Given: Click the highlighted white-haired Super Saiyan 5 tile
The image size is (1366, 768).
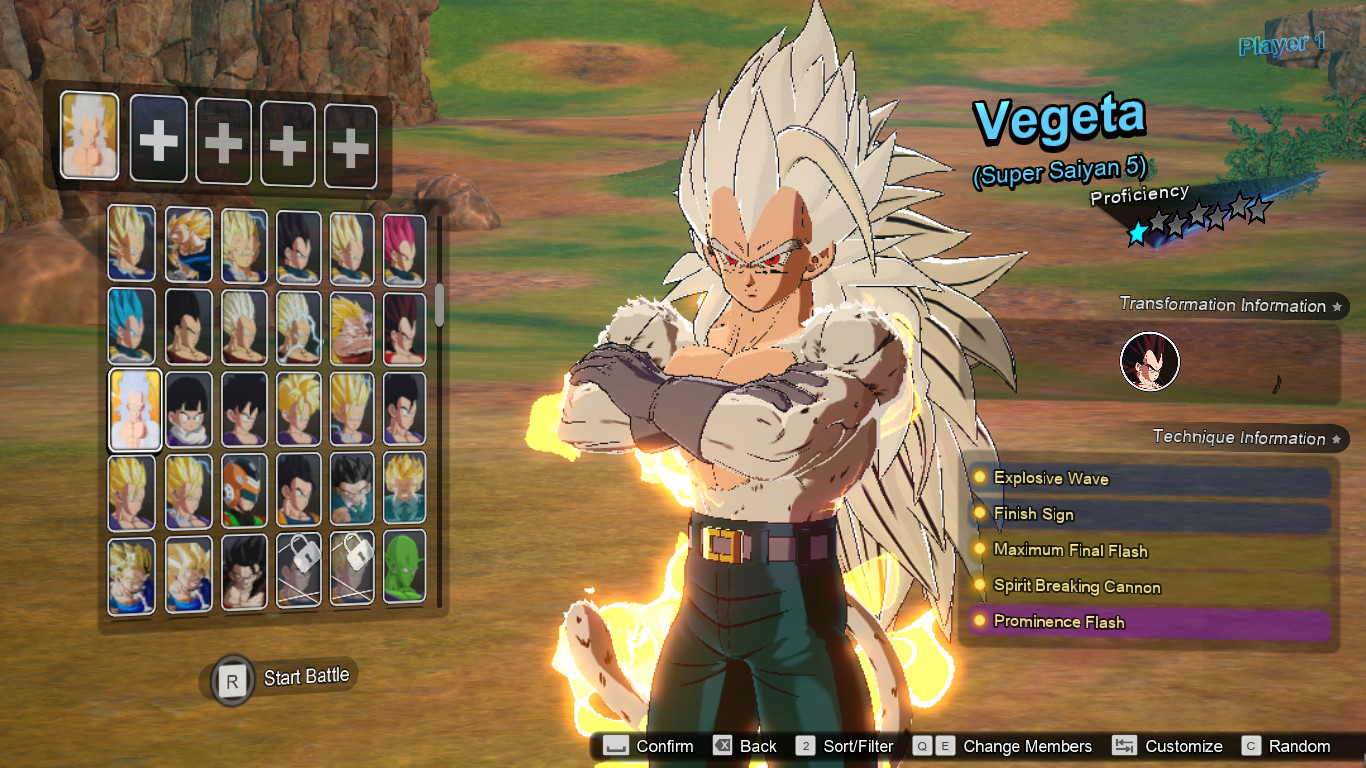Looking at the screenshot, I should 134,409.
